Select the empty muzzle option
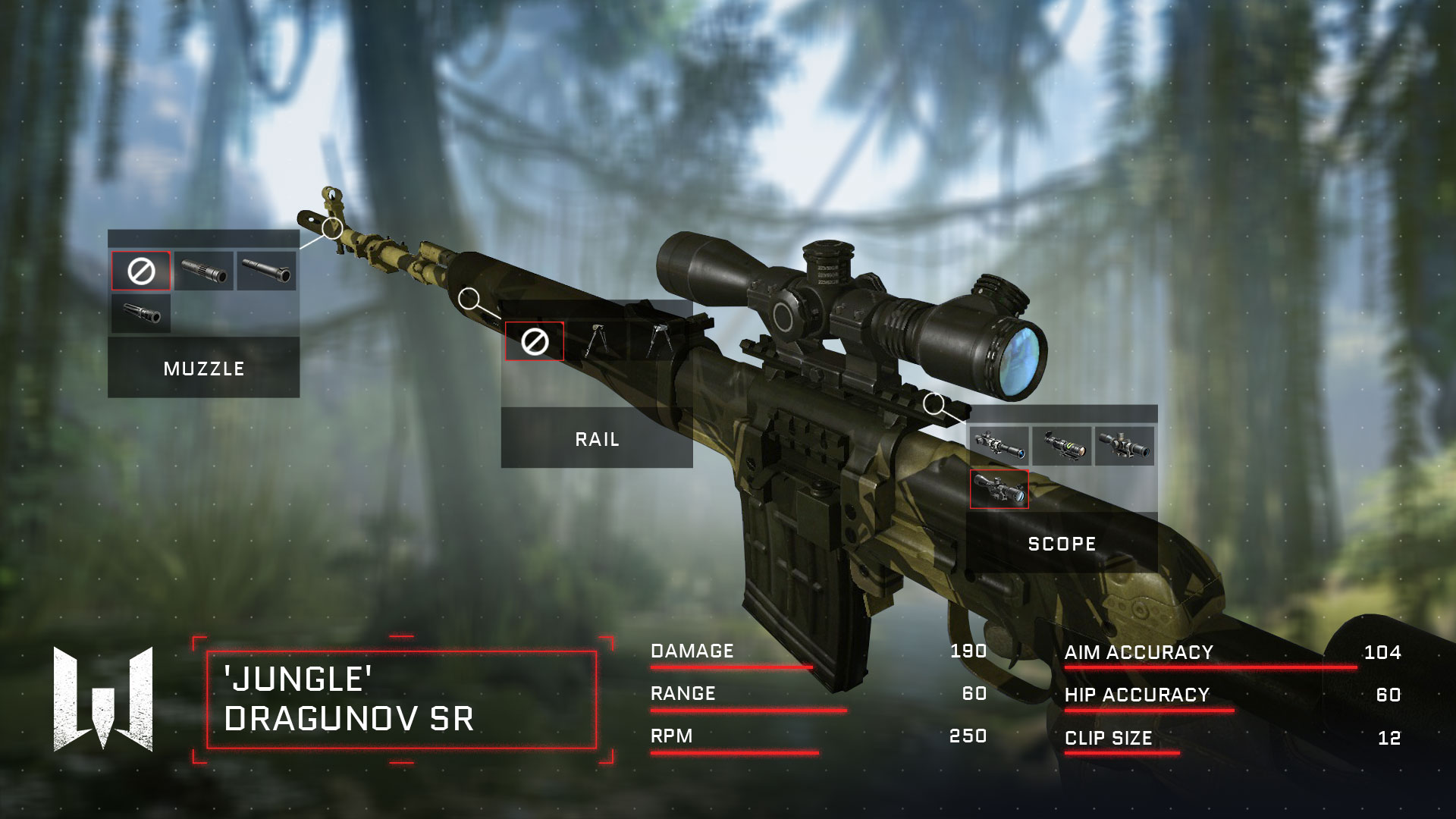Image resolution: width=1456 pixels, height=819 pixels. (x=141, y=271)
